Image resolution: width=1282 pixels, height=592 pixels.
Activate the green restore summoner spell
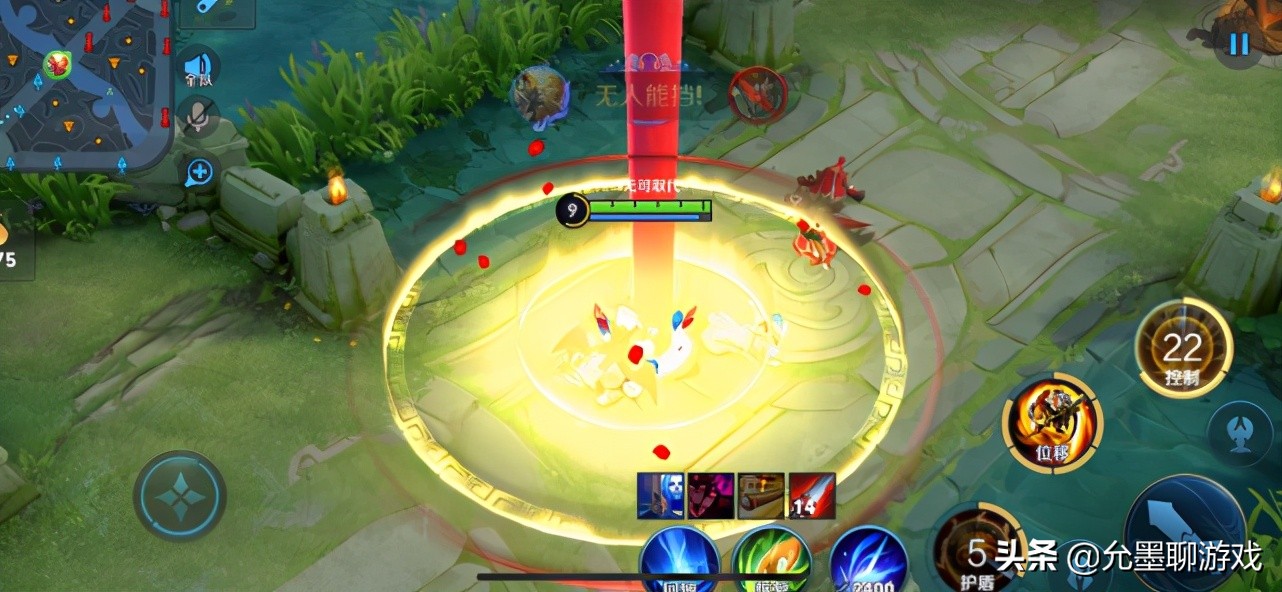[772, 560]
